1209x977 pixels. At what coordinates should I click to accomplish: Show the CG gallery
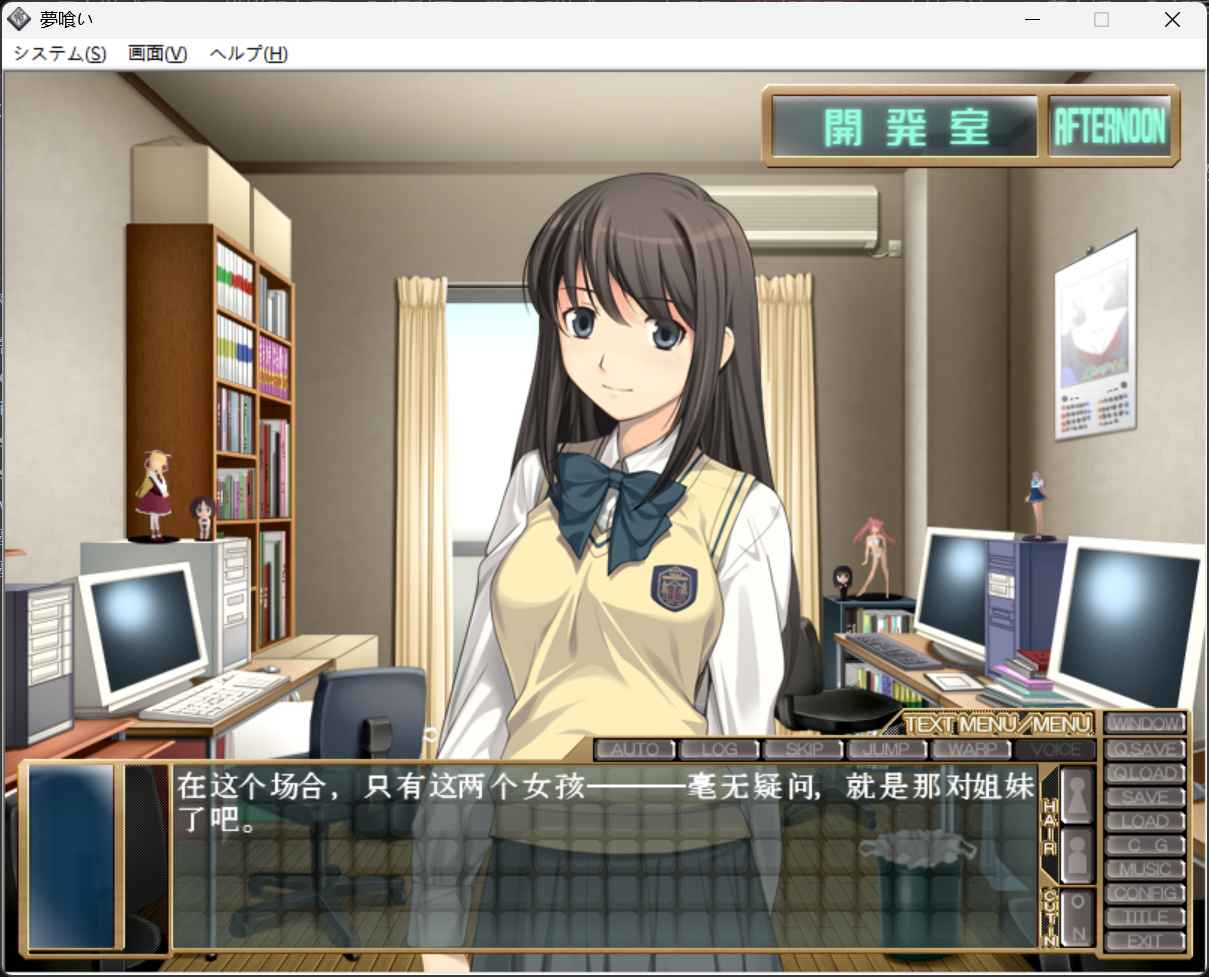coord(1145,845)
